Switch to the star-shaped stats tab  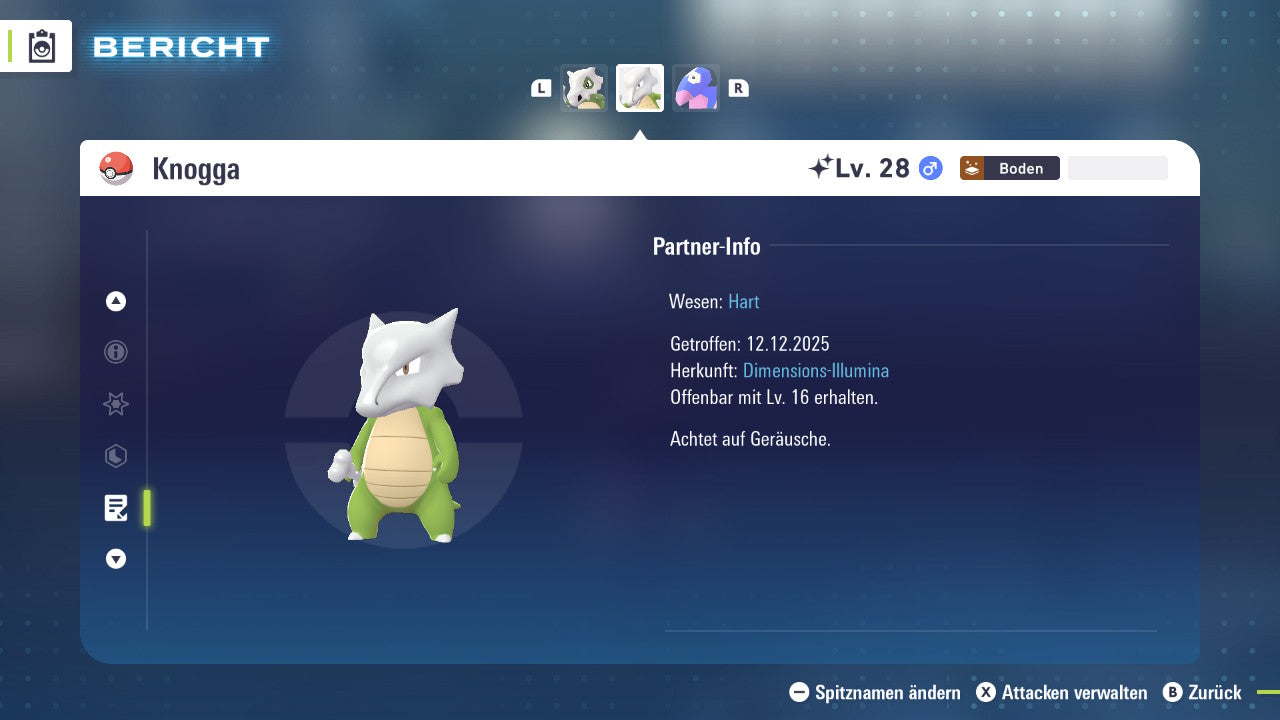[116, 404]
